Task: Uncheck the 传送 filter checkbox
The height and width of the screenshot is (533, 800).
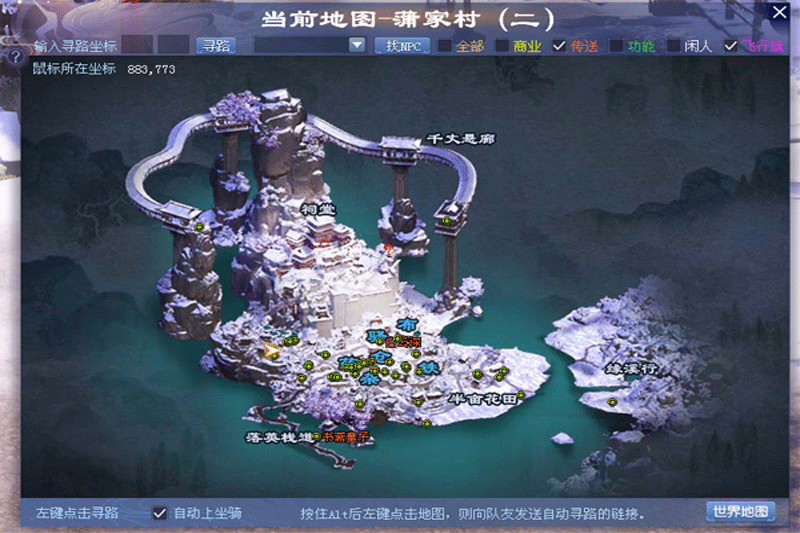Action: pyautogui.click(x=560, y=46)
